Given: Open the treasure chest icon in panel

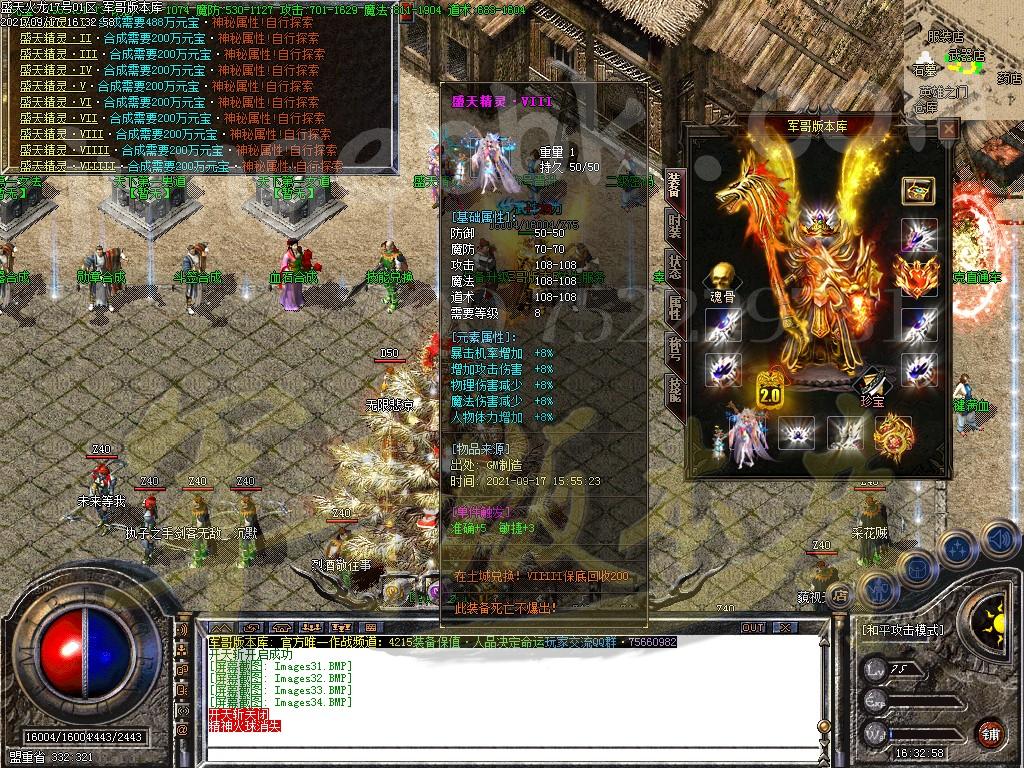Looking at the screenshot, I should click(x=918, y=190).
